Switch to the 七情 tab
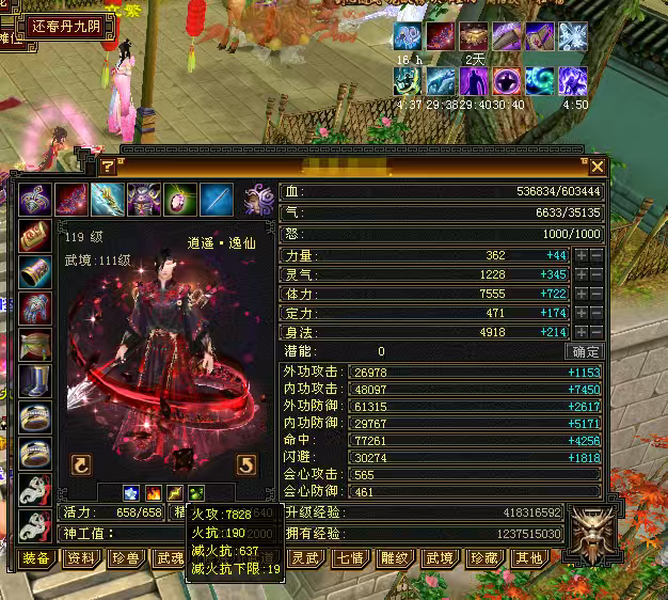This screenshot has height=600, width=668. pyautogui.click(x=350, y=559)
